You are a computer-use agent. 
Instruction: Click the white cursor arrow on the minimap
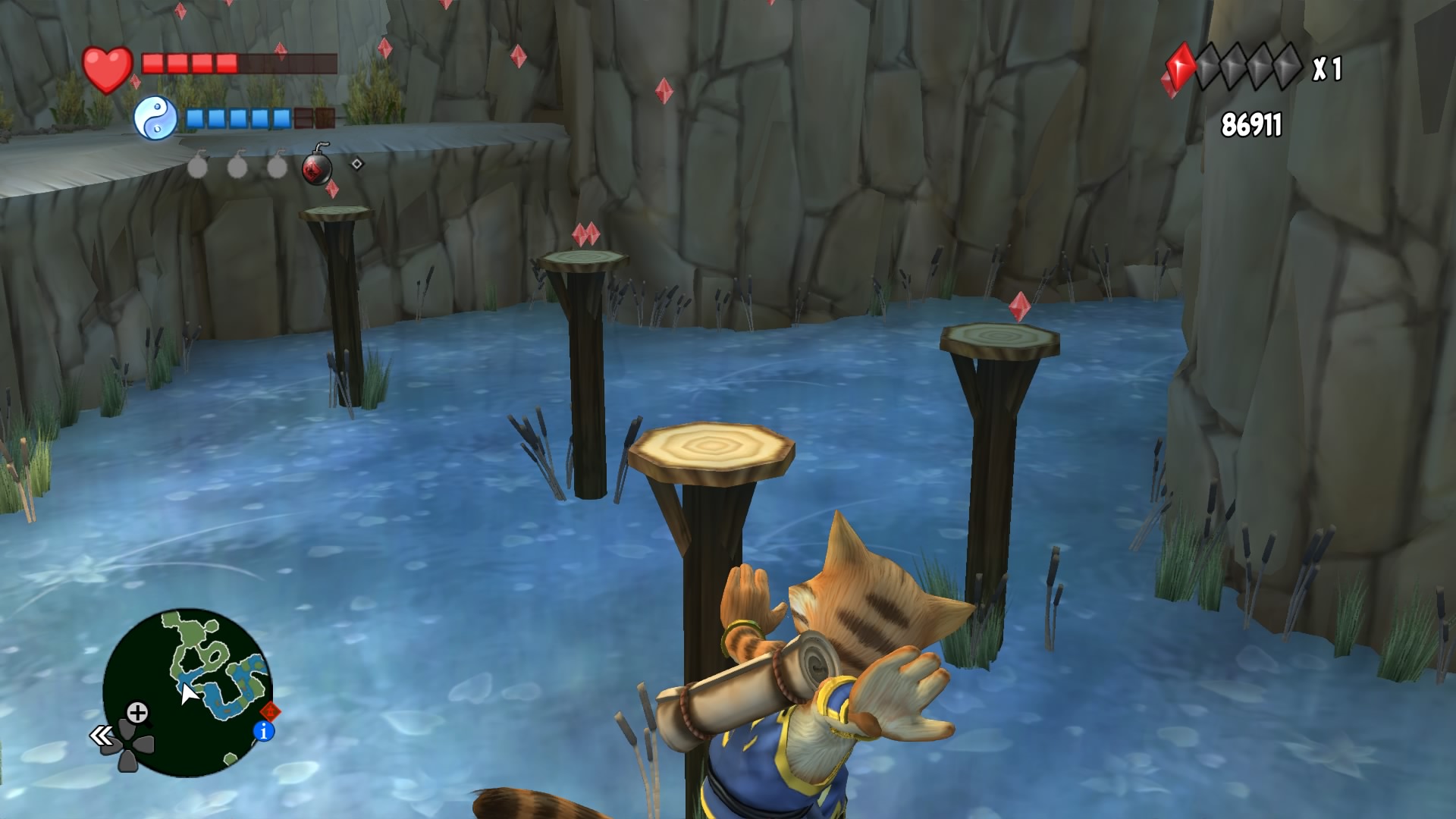point(188,693)
